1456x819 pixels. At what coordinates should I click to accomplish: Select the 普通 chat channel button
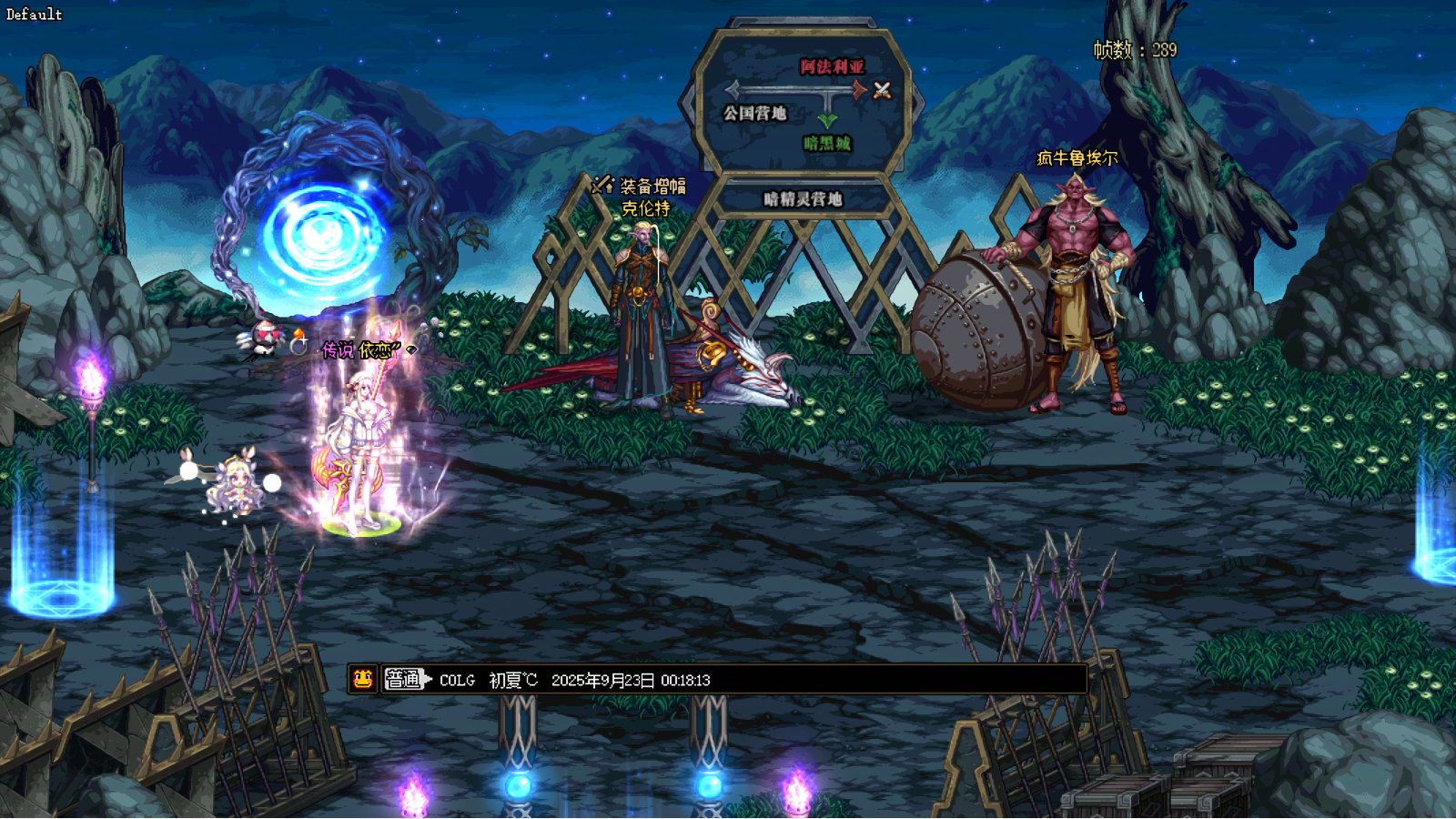(405, 679)
